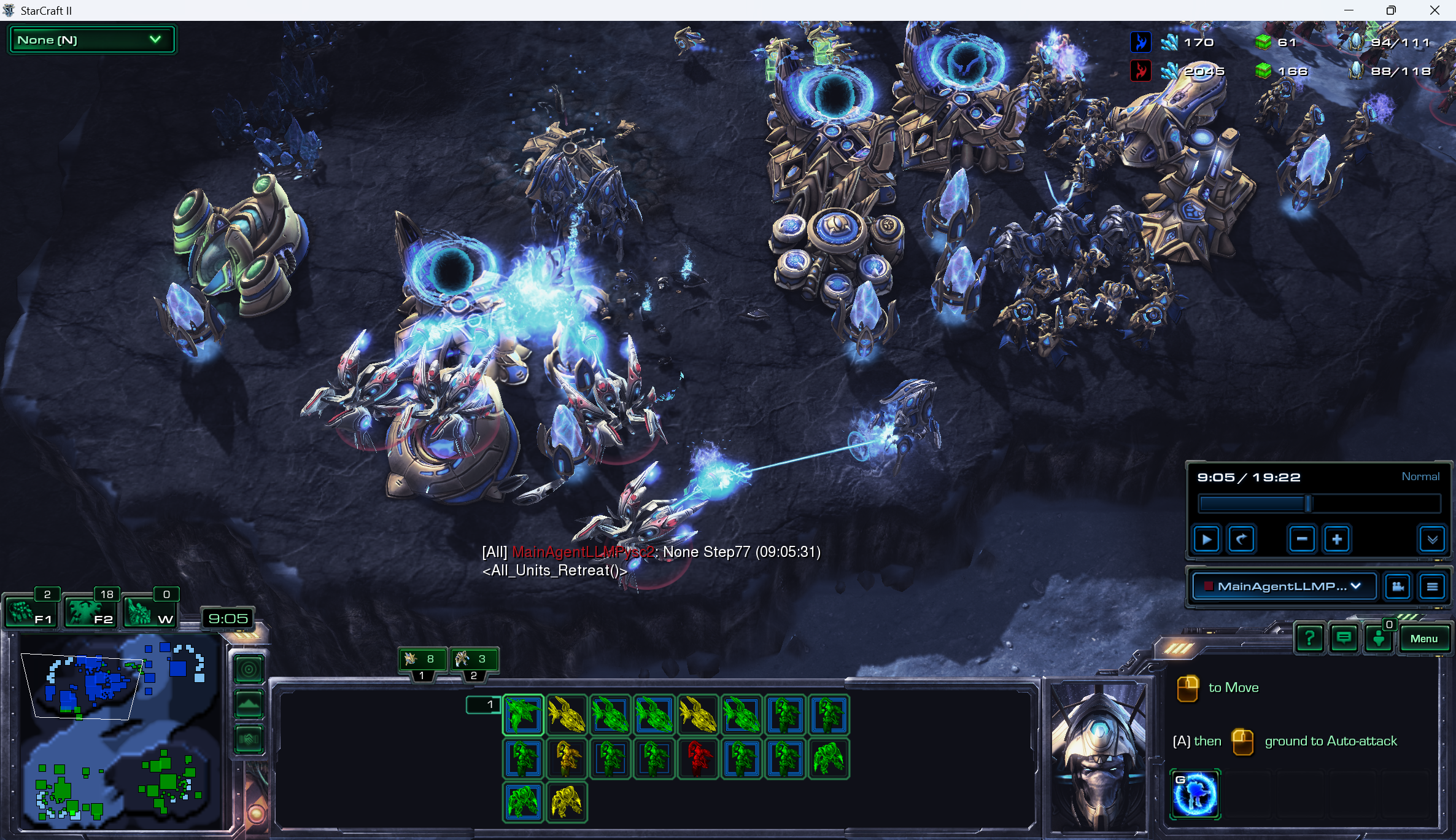
Task: Open the None (N) observer panel dropdown
Action: point(91,40)
